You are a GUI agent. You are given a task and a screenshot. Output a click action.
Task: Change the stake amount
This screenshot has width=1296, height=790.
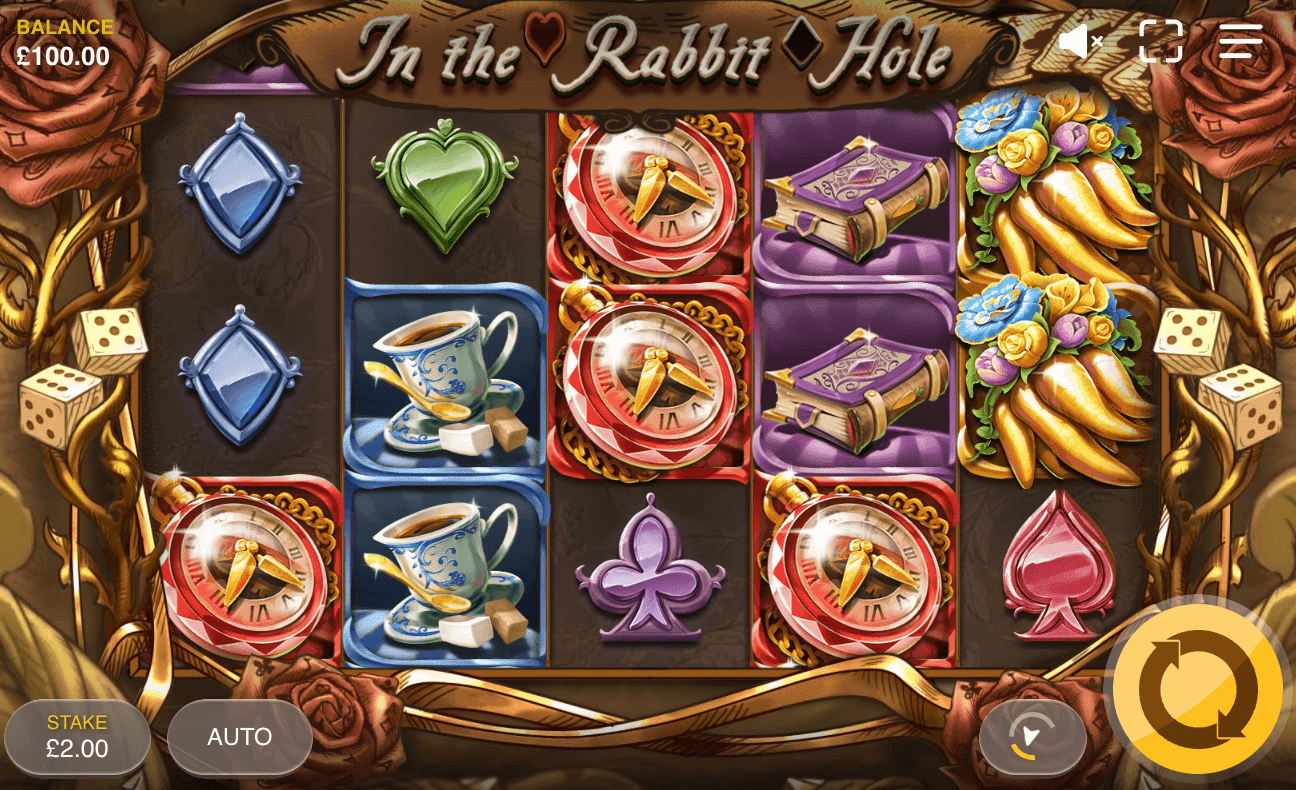[x=78, y=737]
